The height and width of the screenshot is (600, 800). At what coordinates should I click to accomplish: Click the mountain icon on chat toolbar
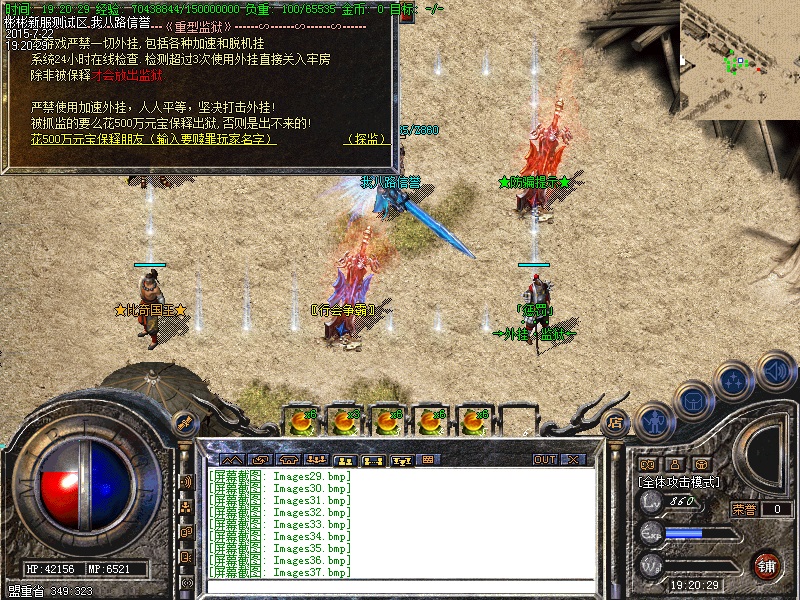(x=232, y=460)
